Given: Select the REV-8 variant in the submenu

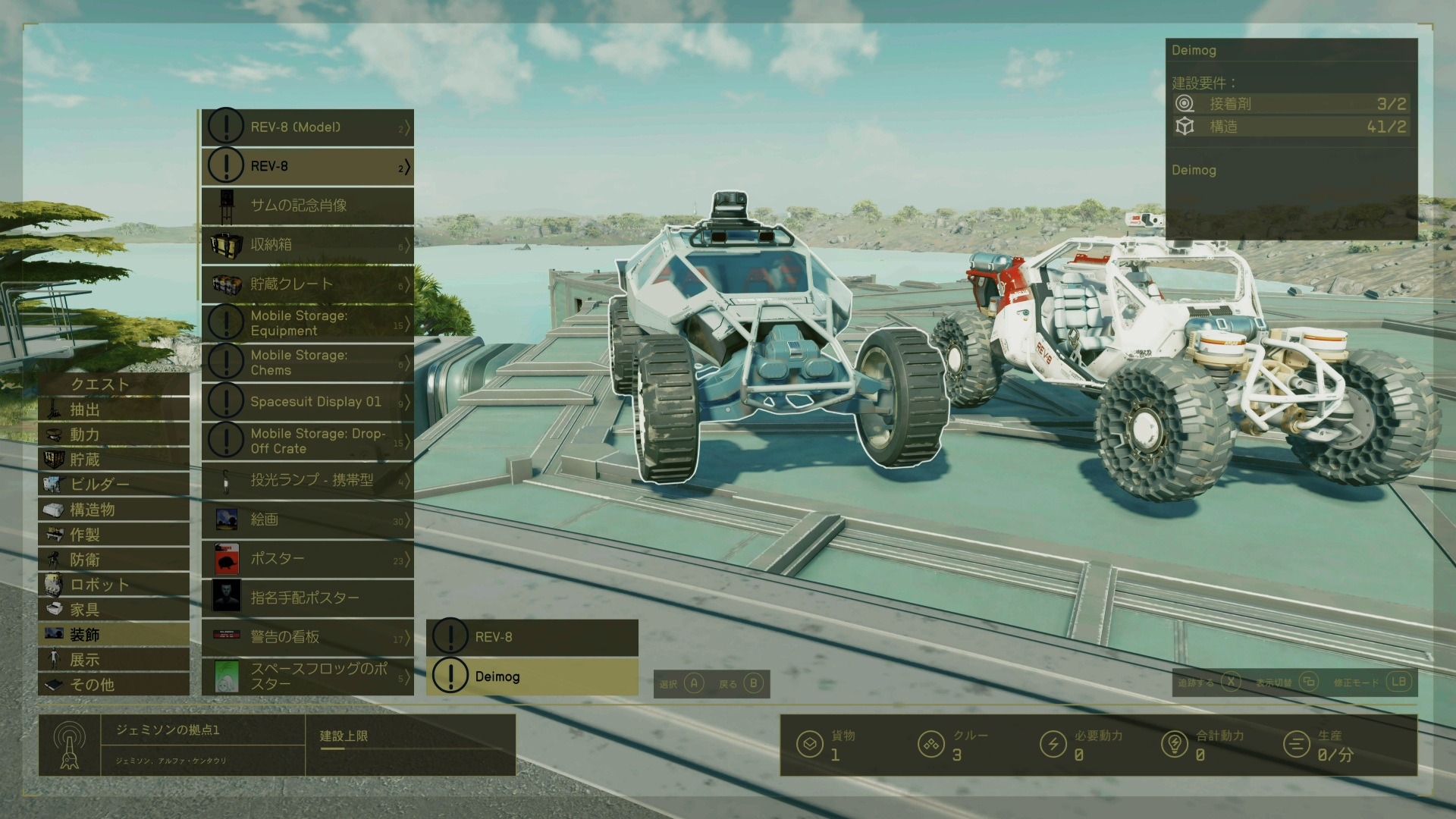Looking at the screenshot, I should point(532,637).
